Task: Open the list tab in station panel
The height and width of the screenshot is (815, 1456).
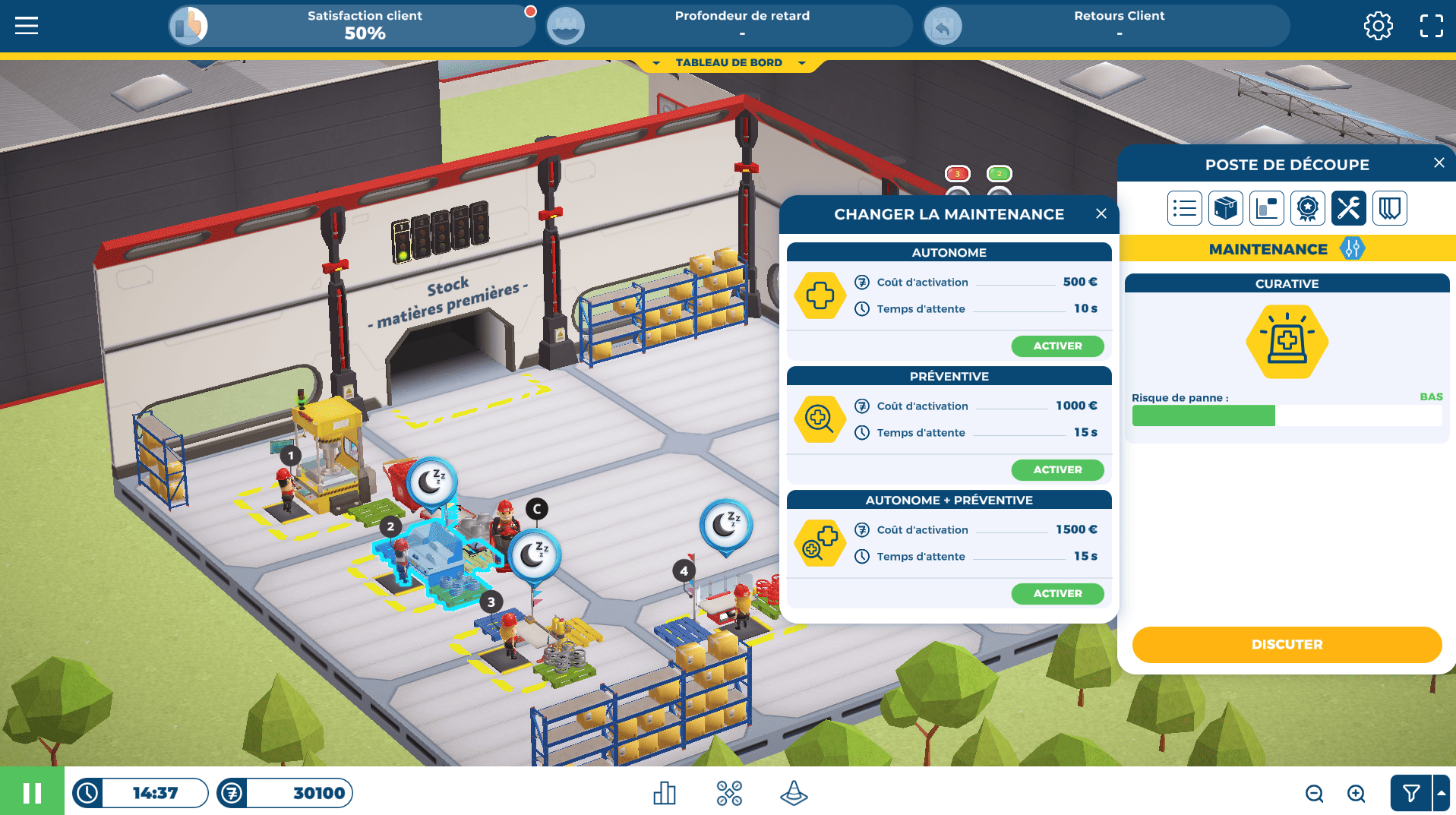Action: [x=1184, y=208]
